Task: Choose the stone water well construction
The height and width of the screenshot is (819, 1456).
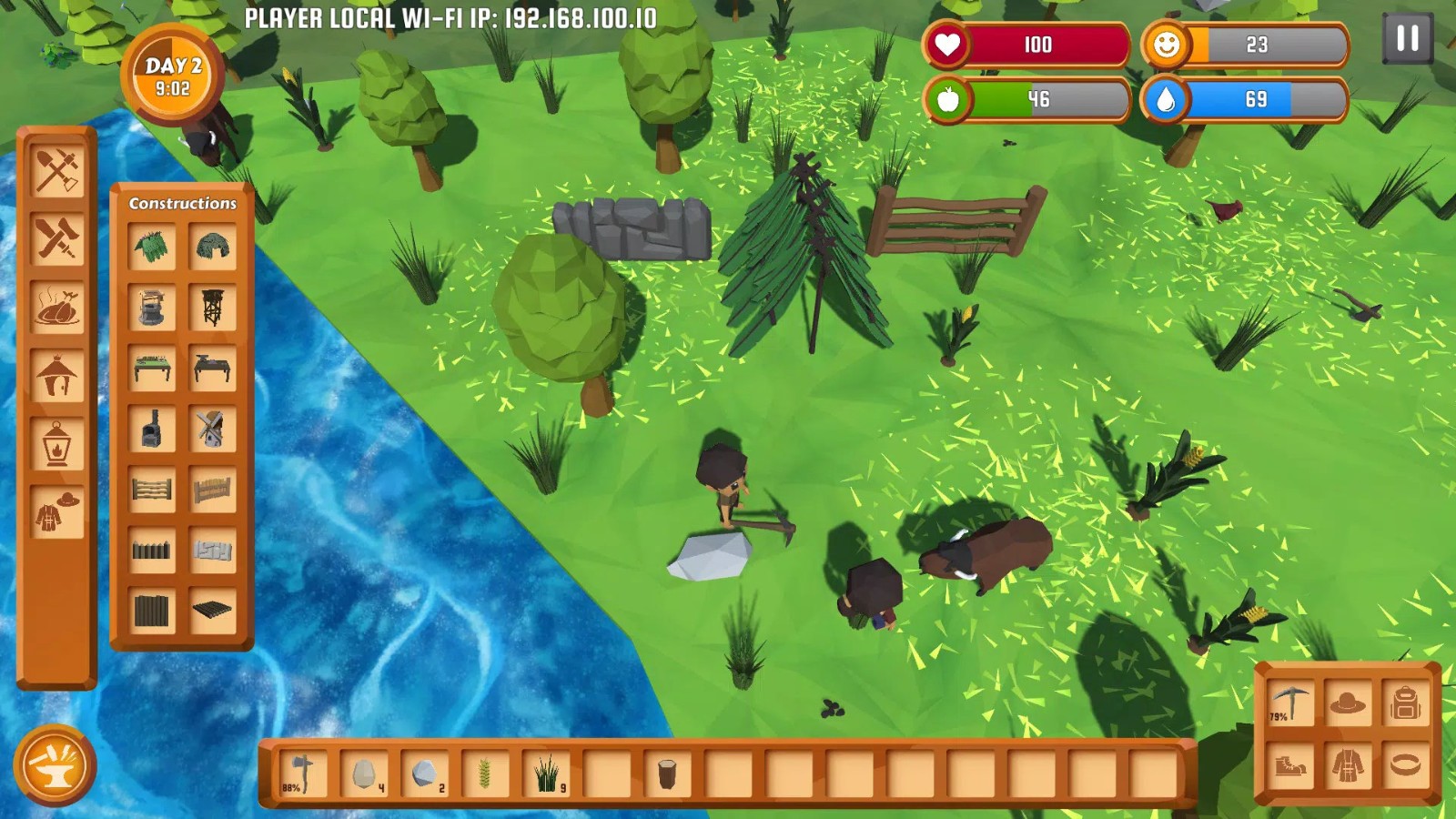Action: tap(152, 307)
